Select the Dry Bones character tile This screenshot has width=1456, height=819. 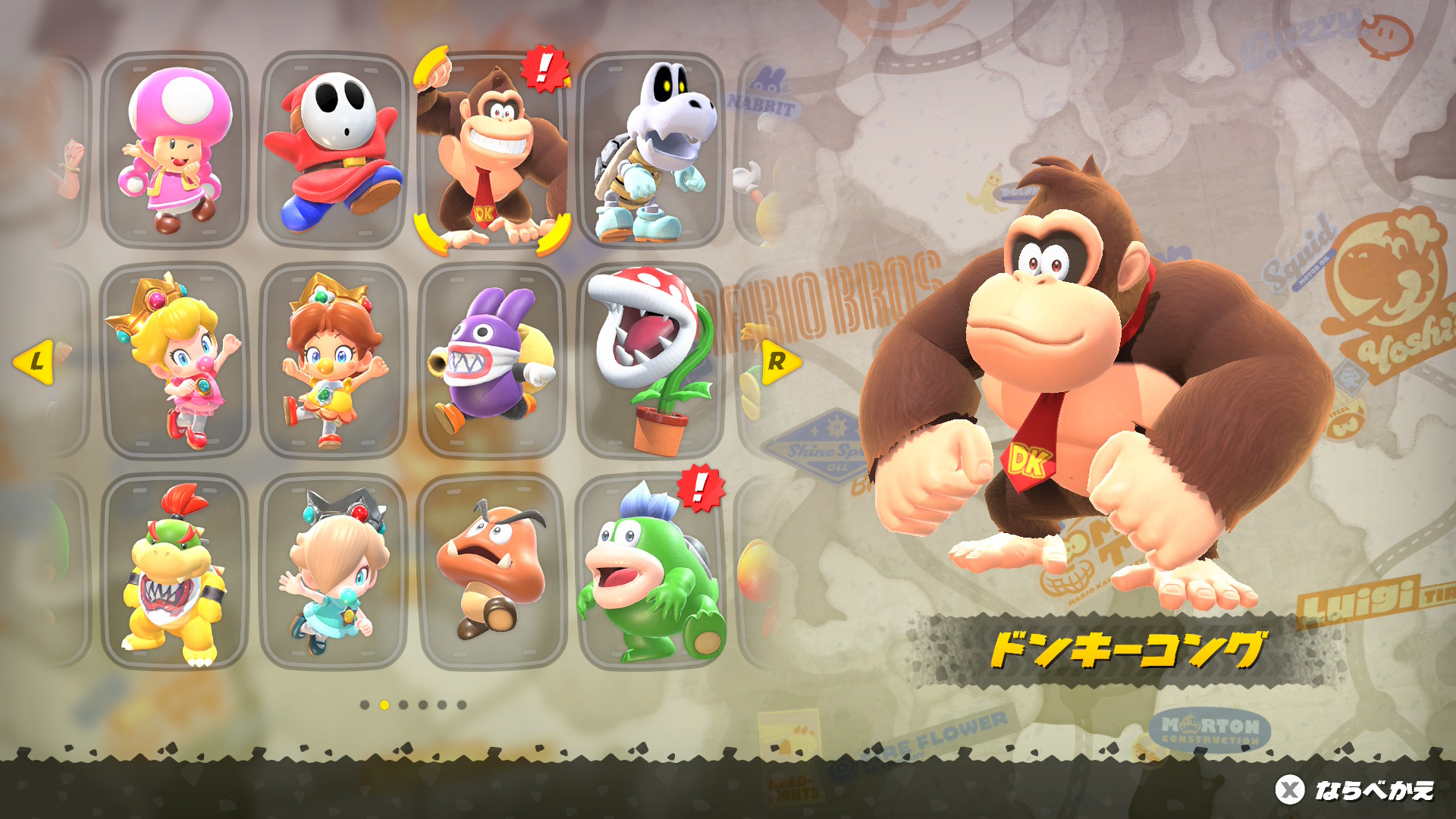coord(652,150)
